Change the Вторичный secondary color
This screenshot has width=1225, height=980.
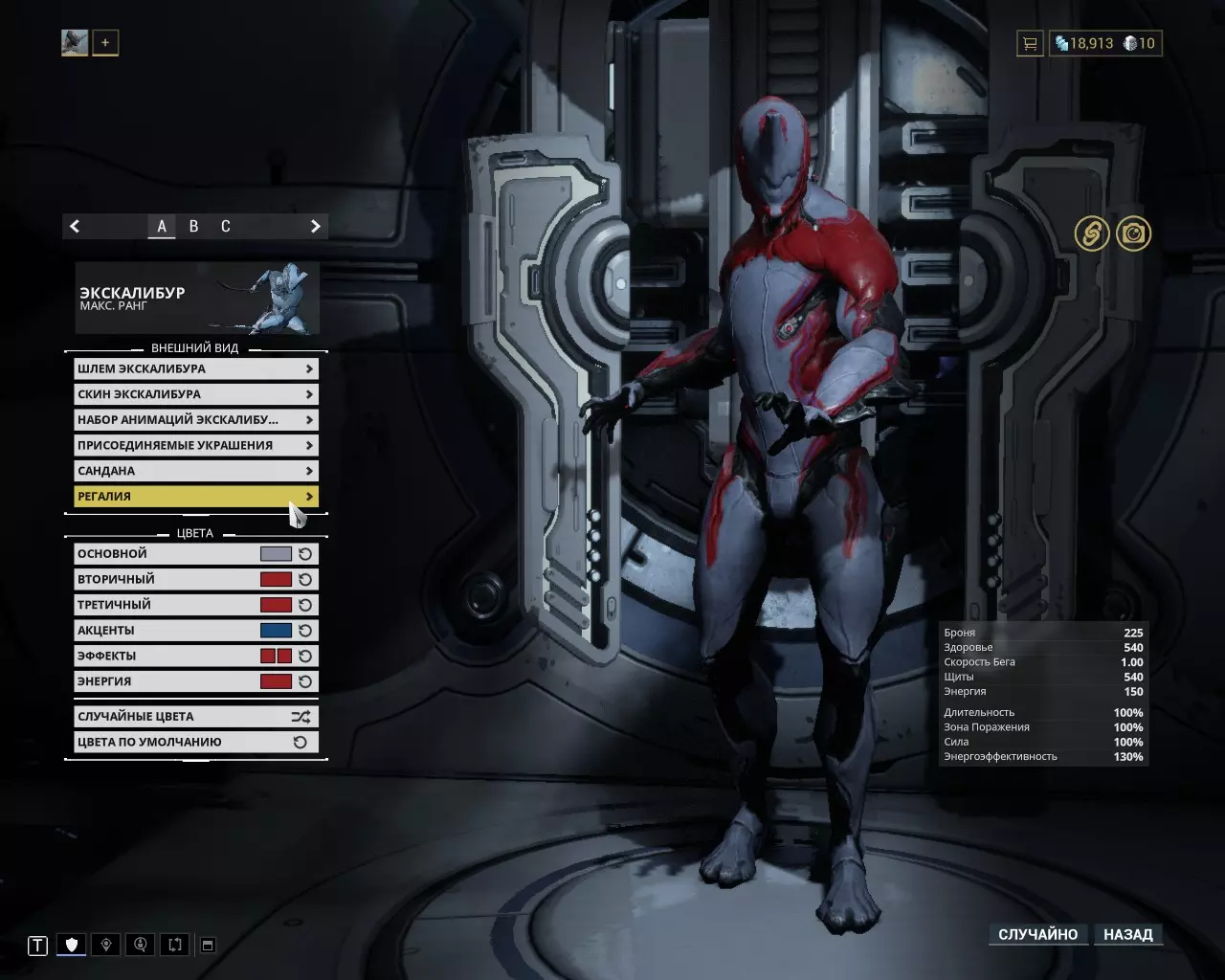[276, 579]
